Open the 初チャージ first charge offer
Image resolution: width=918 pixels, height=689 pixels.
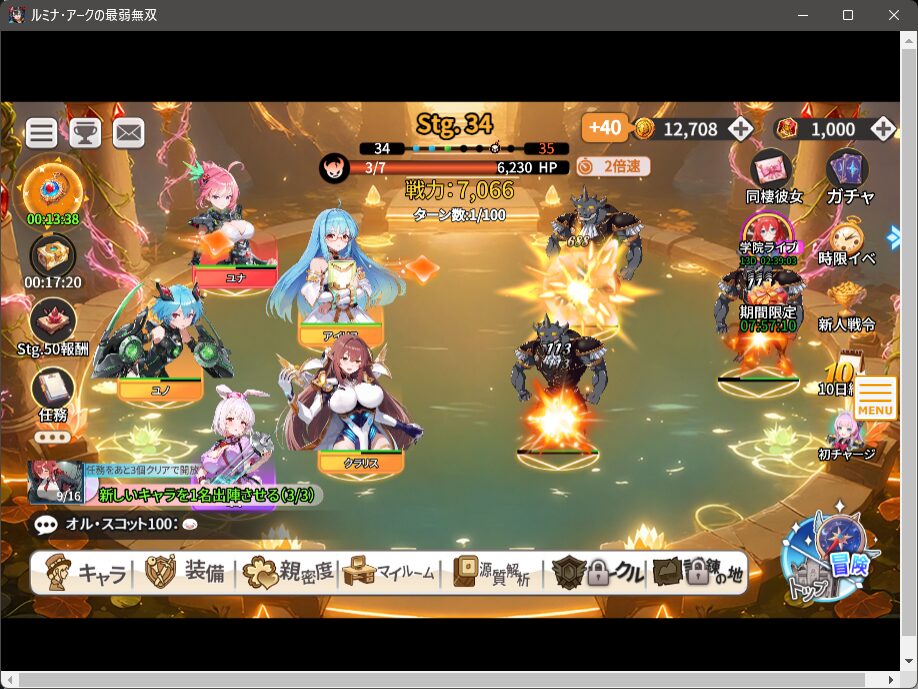pyautogui.click(x=846, y=434)
